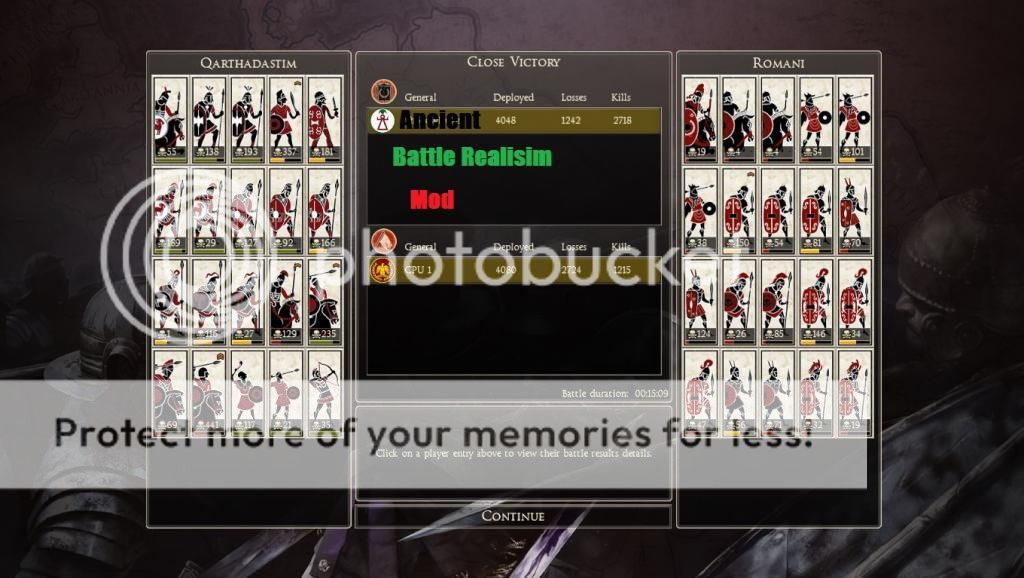Select Qarthadastim unit card with 166 kills
Screen dimensions: 1024x578
tap(323, 209)
